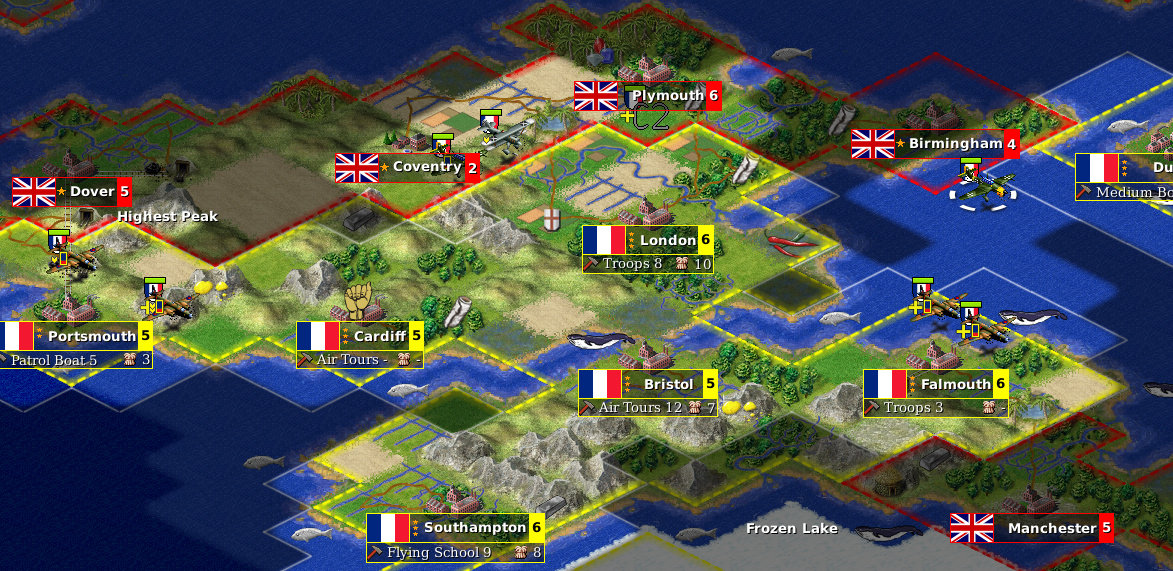Image resolution: width=1173 pixels, height=571 pixels.
Task: Select the Birmingham city label
Action: (954, 144)
